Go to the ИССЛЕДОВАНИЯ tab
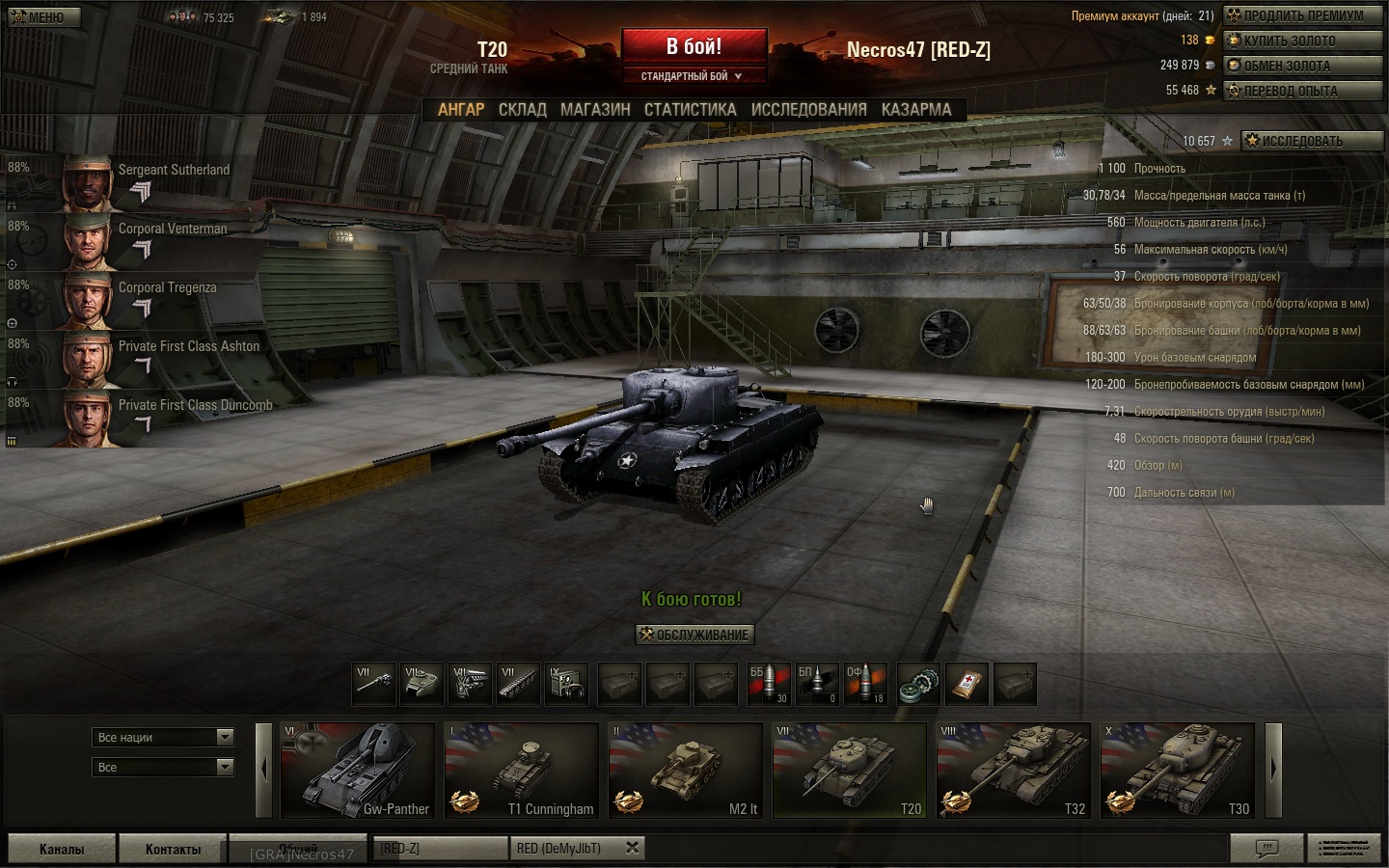Viewport: 1389px width, 868px height. (808, 110)
